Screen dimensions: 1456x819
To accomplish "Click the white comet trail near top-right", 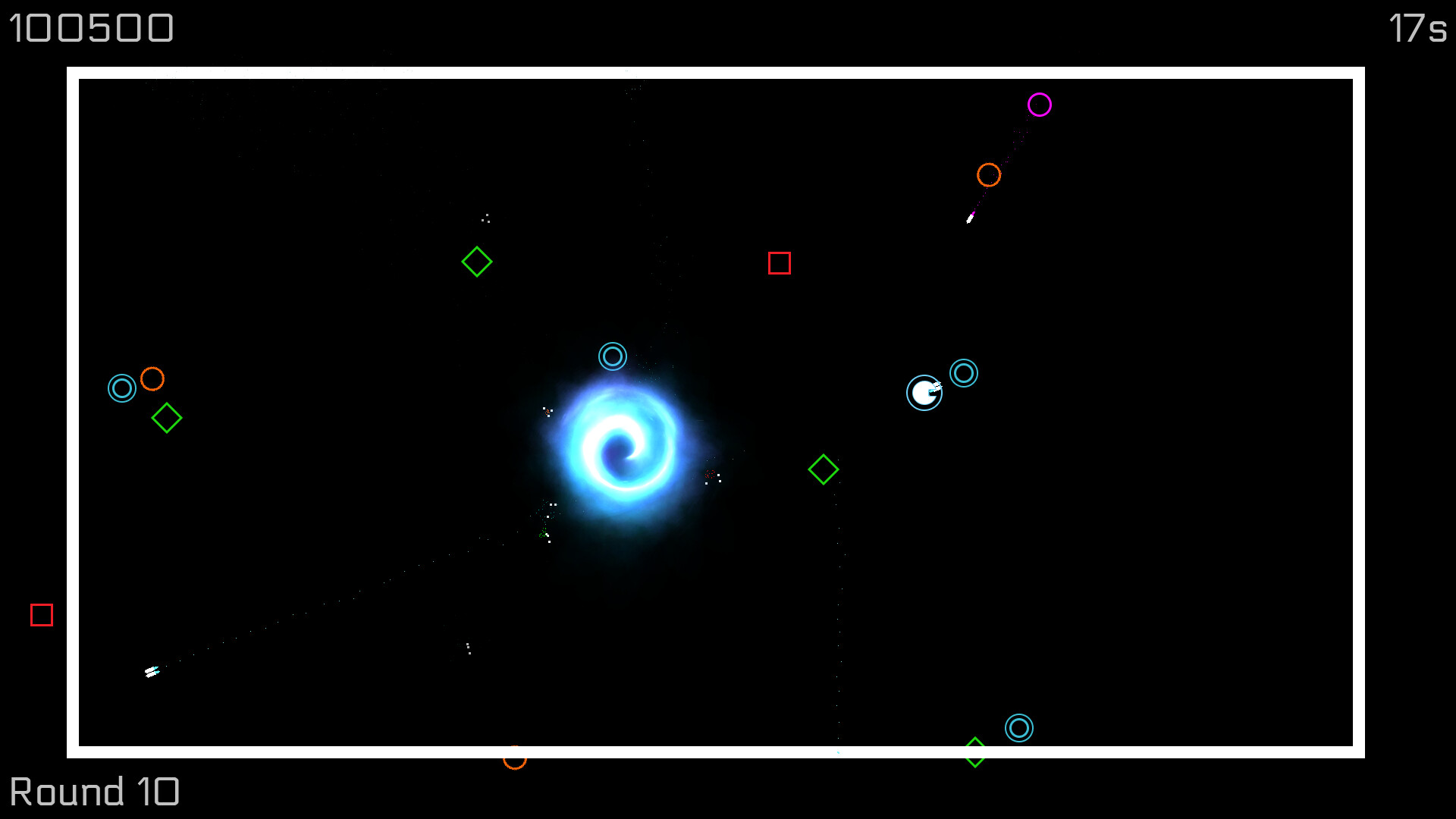I will point(971,218).
